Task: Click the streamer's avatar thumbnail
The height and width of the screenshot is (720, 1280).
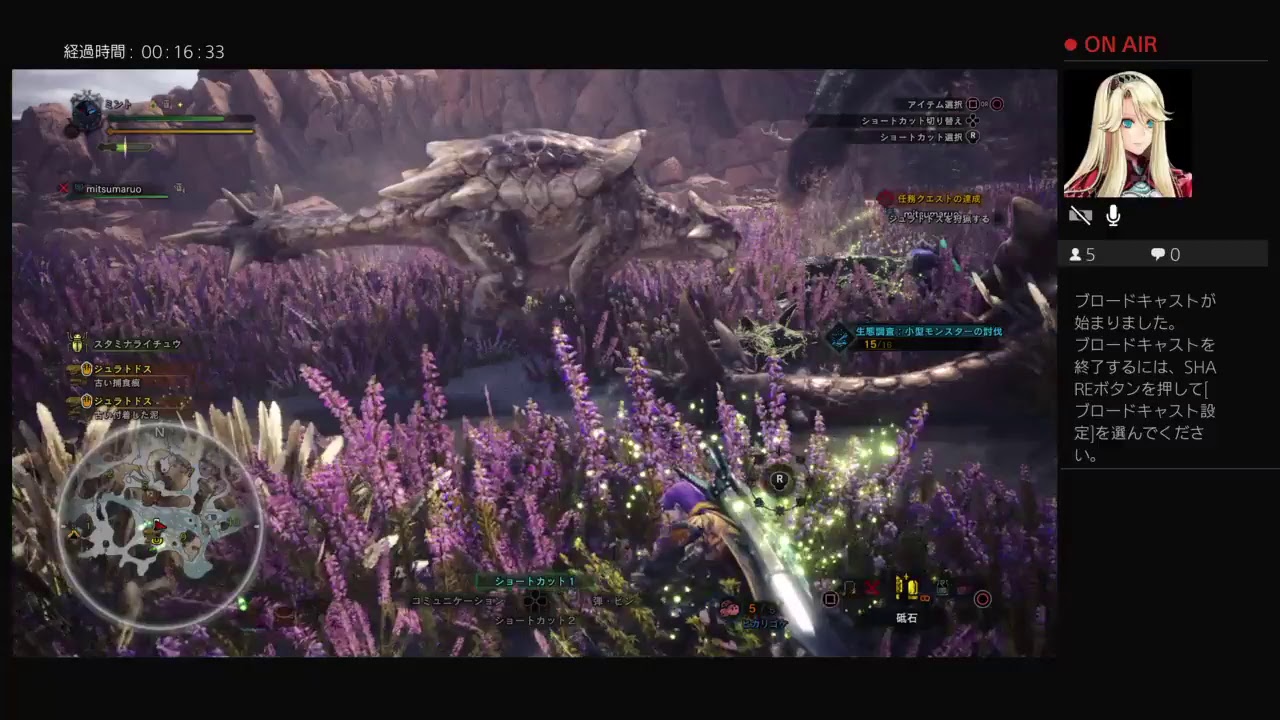Action: tap(1127, 133)
